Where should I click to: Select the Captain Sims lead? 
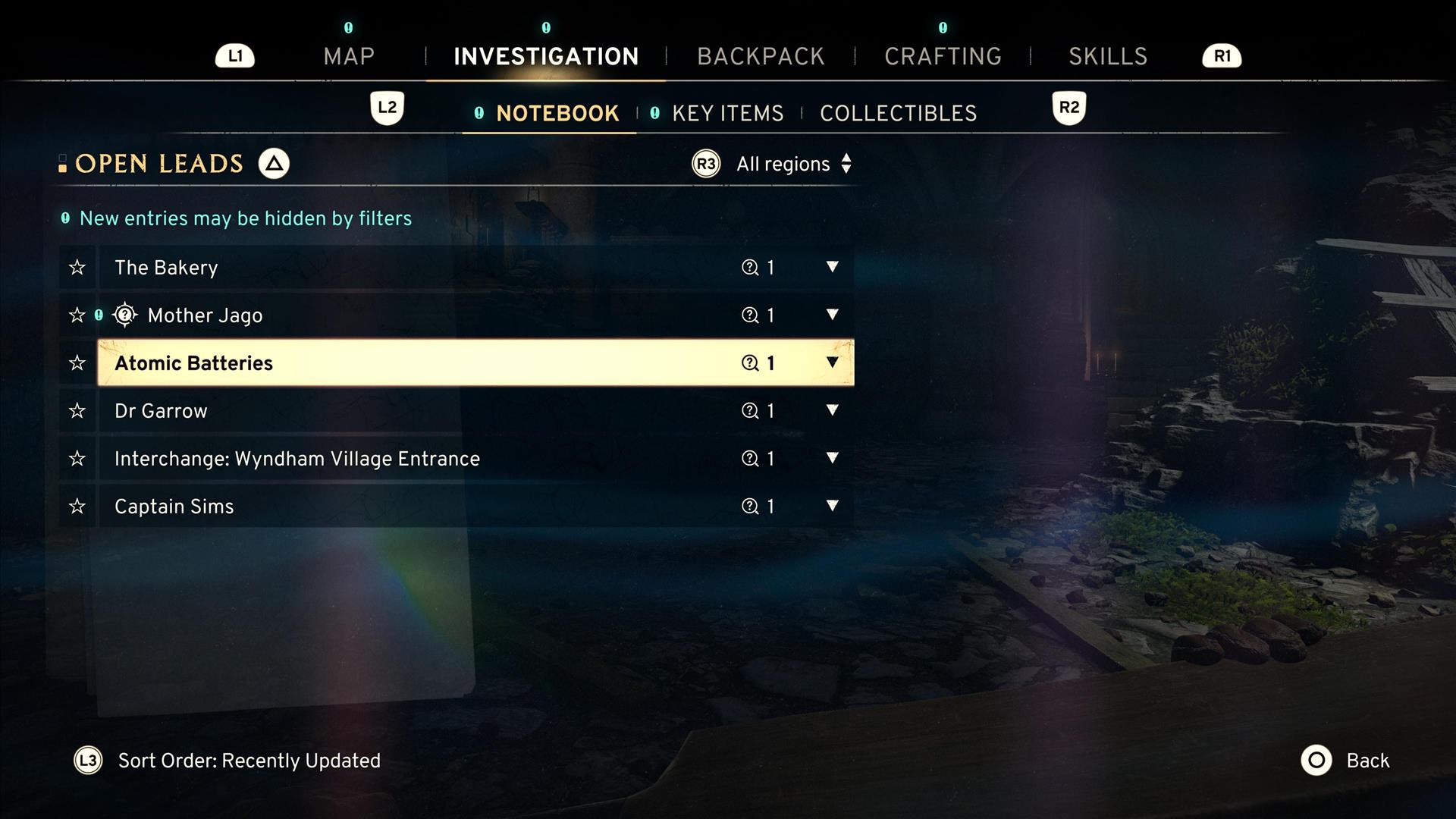pos(174,507)
